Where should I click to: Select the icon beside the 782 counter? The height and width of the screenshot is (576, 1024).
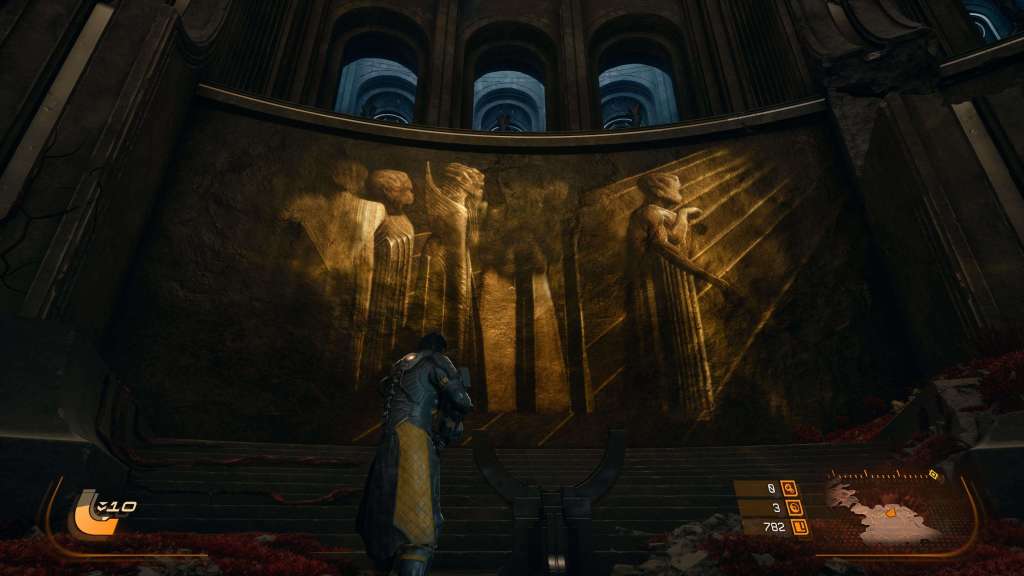(800, 527)
